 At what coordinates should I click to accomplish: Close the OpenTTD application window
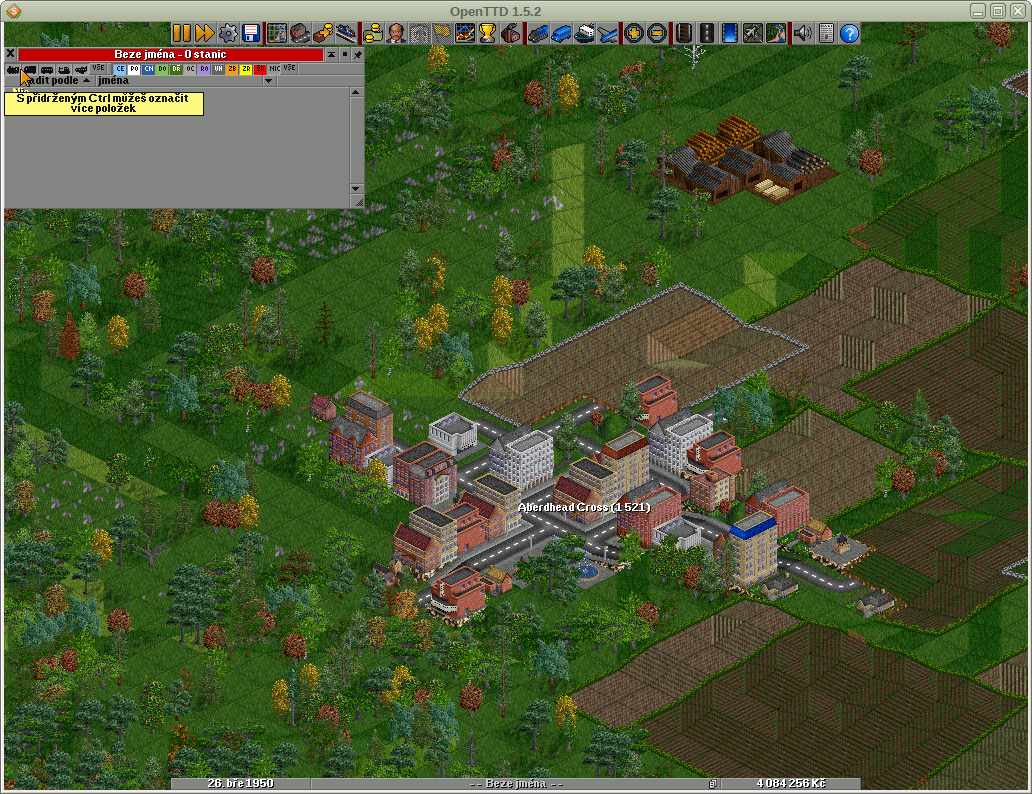1019,10
